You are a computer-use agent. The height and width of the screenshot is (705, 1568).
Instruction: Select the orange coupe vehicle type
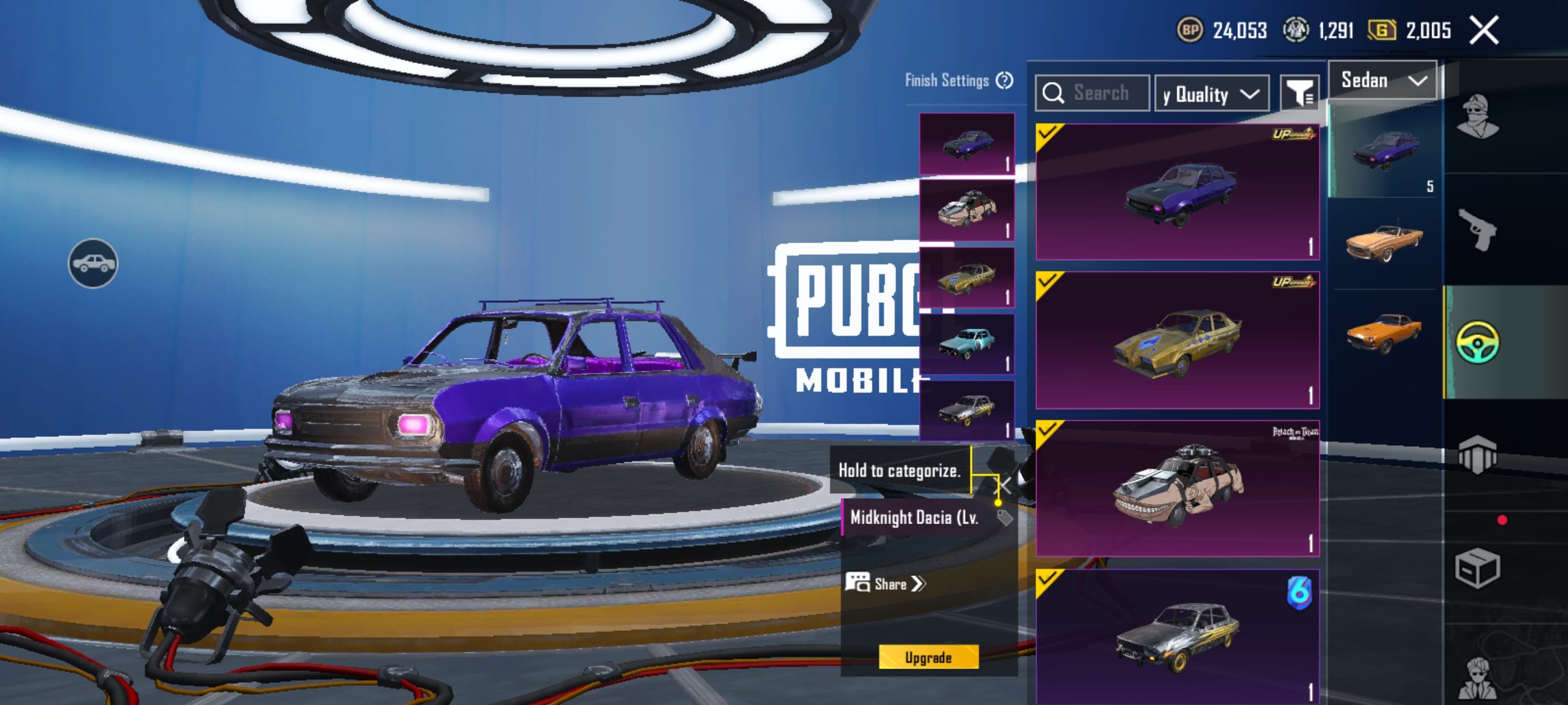coord(1384,333)
